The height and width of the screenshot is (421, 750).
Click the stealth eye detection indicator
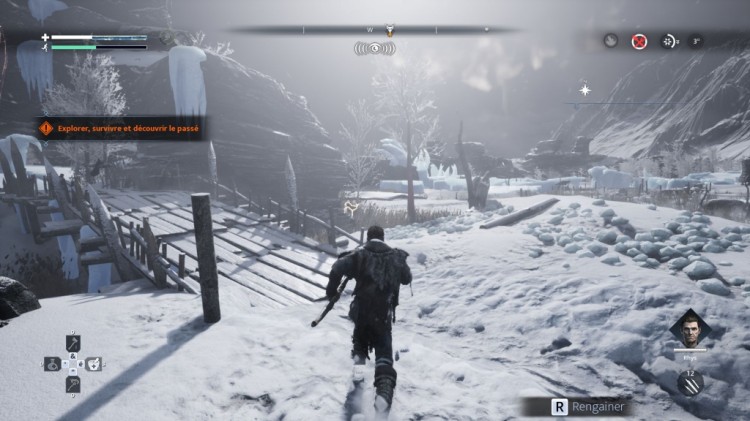375,47
